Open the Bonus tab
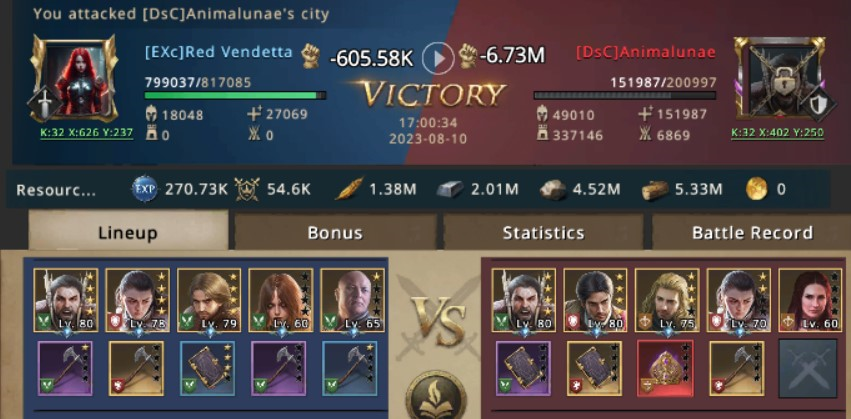851x419 pixels. pos(335,233)
